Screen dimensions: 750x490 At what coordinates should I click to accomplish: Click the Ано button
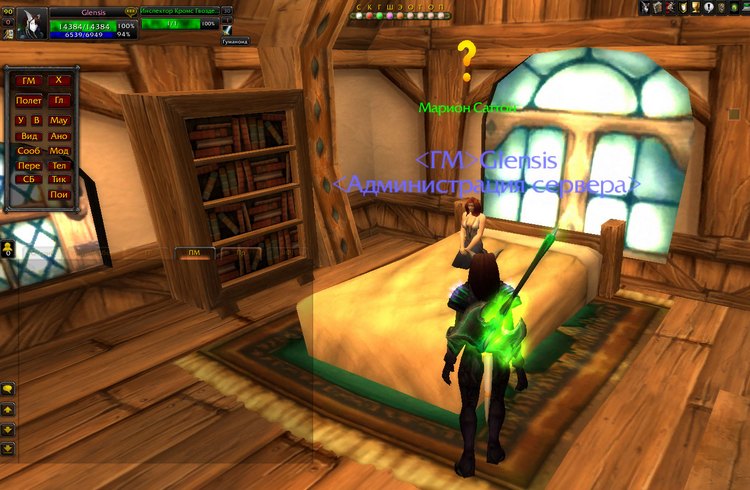(58, 135)
